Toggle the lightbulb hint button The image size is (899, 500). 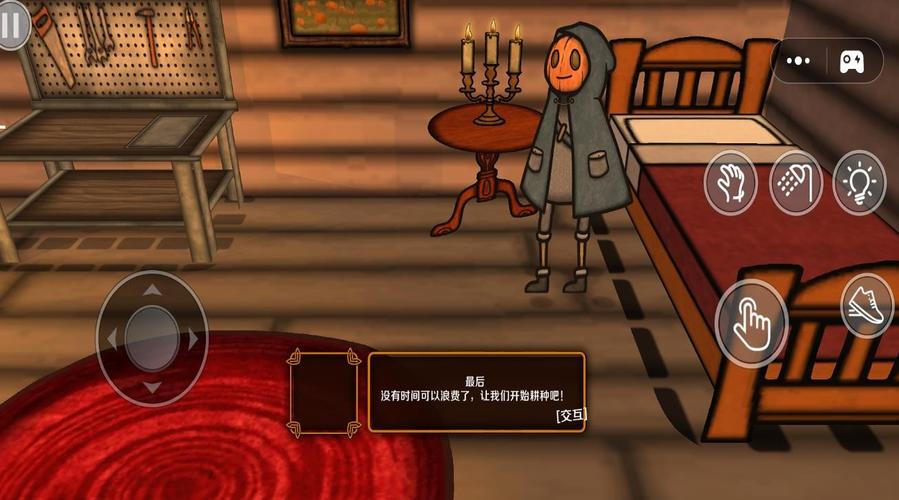(x=859, y=183)
